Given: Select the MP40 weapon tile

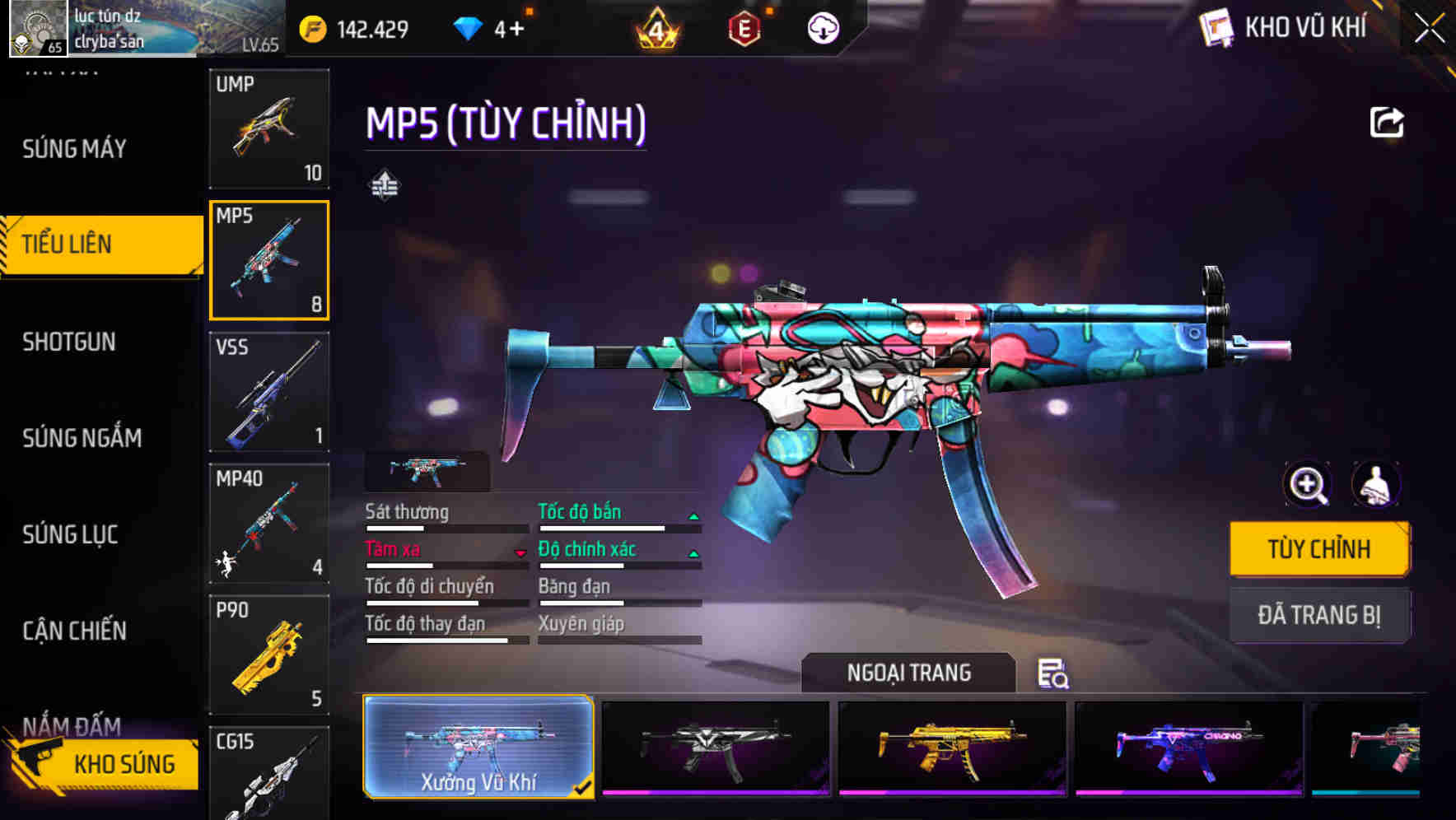Looking at the screenshot, I should [x=269, y=524].
